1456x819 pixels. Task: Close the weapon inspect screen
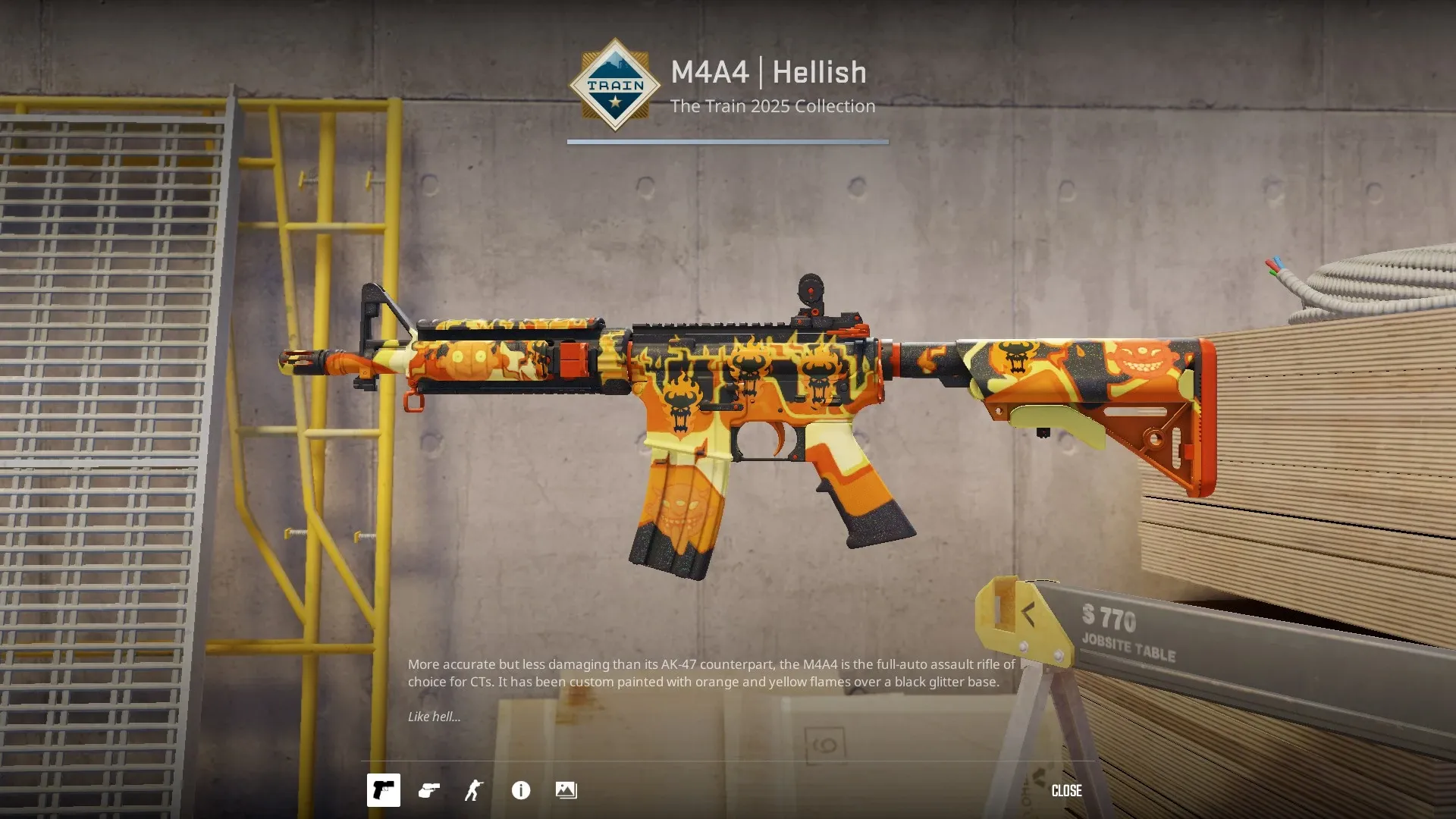[x=1066, y=790]
